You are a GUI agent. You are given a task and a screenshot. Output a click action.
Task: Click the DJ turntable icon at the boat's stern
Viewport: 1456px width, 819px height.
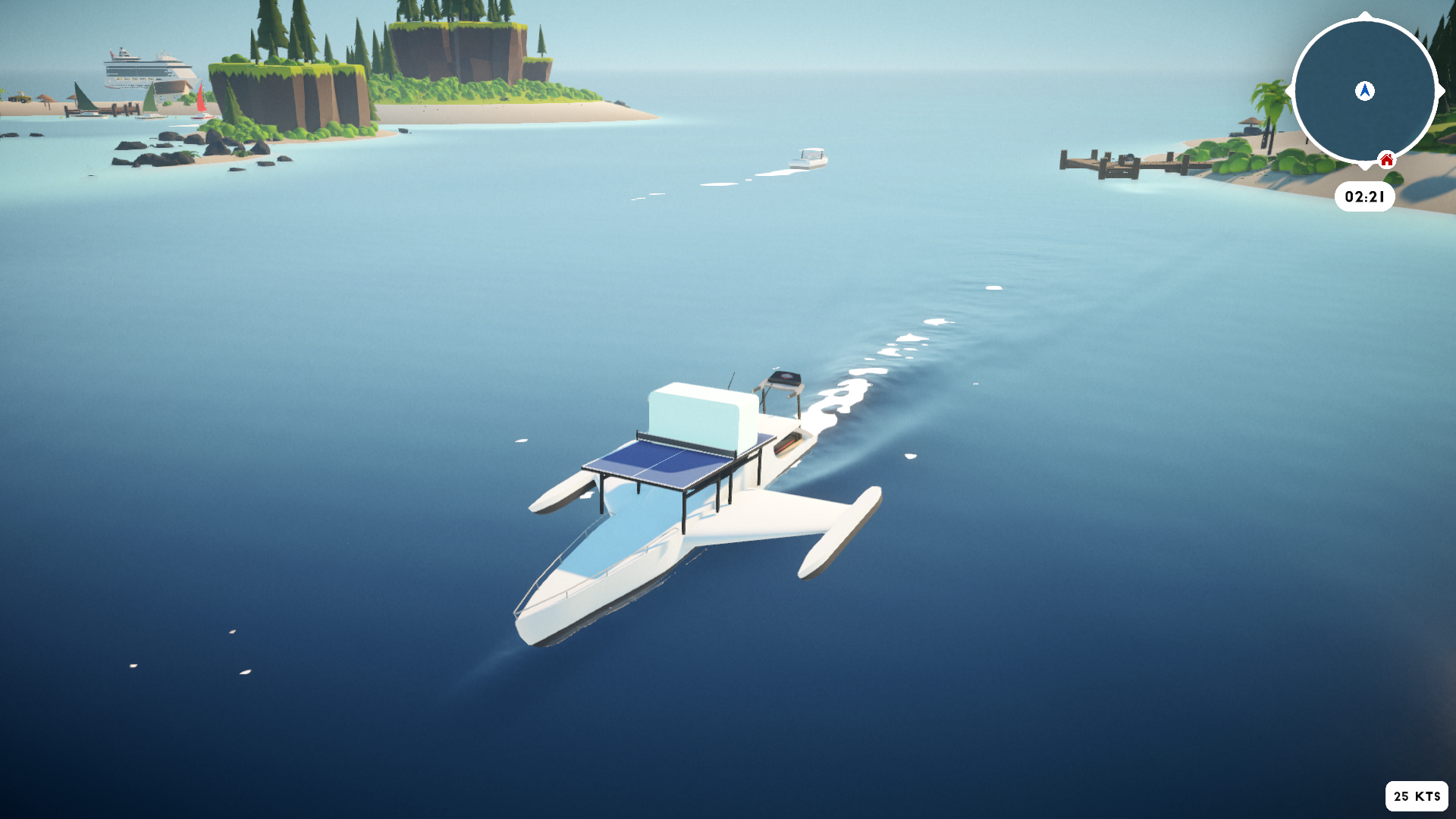pyautogui.click(x=785, y=377)
